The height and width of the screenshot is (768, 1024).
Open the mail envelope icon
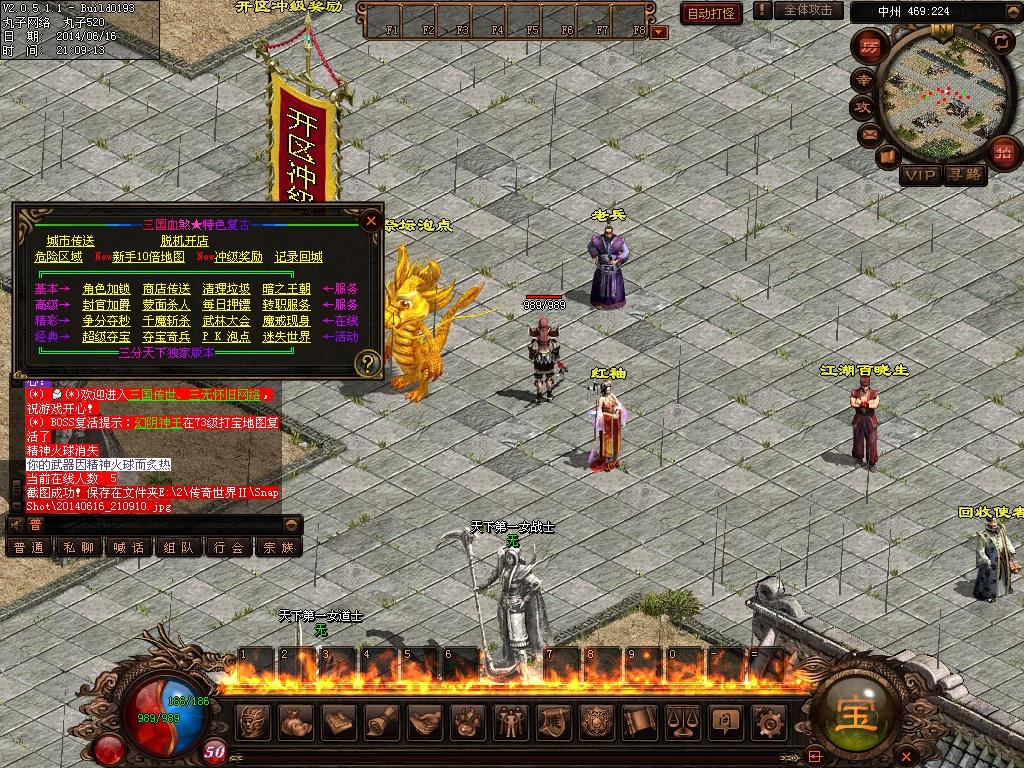point(869,132)
